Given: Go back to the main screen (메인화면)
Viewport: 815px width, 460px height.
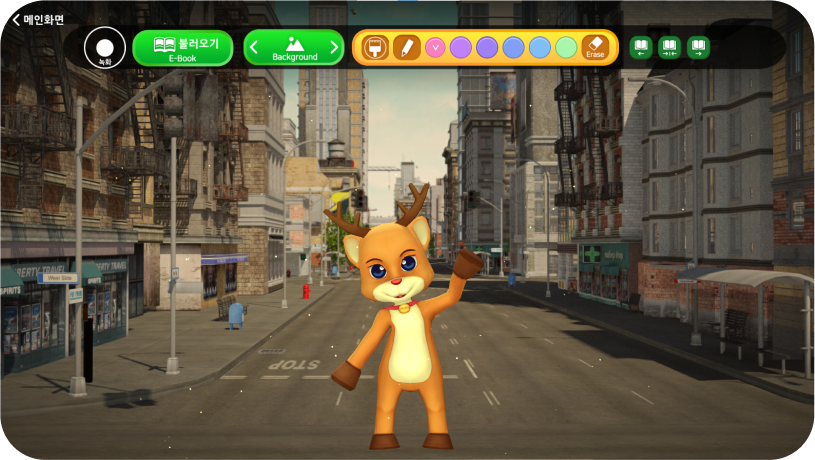Looking at the screenshot, I should click(x=37, y=19).
